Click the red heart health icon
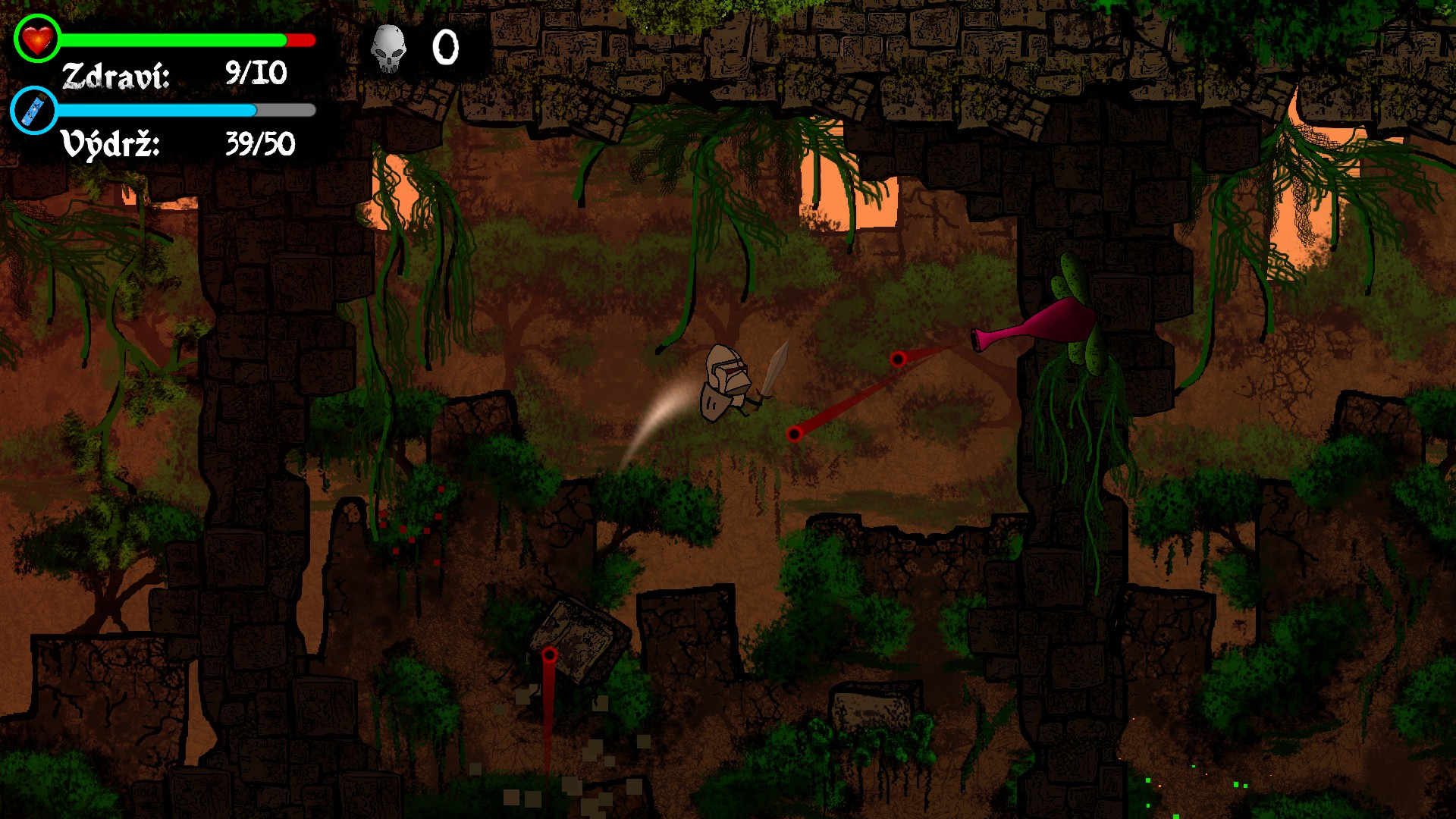 [x=37, y=39]
